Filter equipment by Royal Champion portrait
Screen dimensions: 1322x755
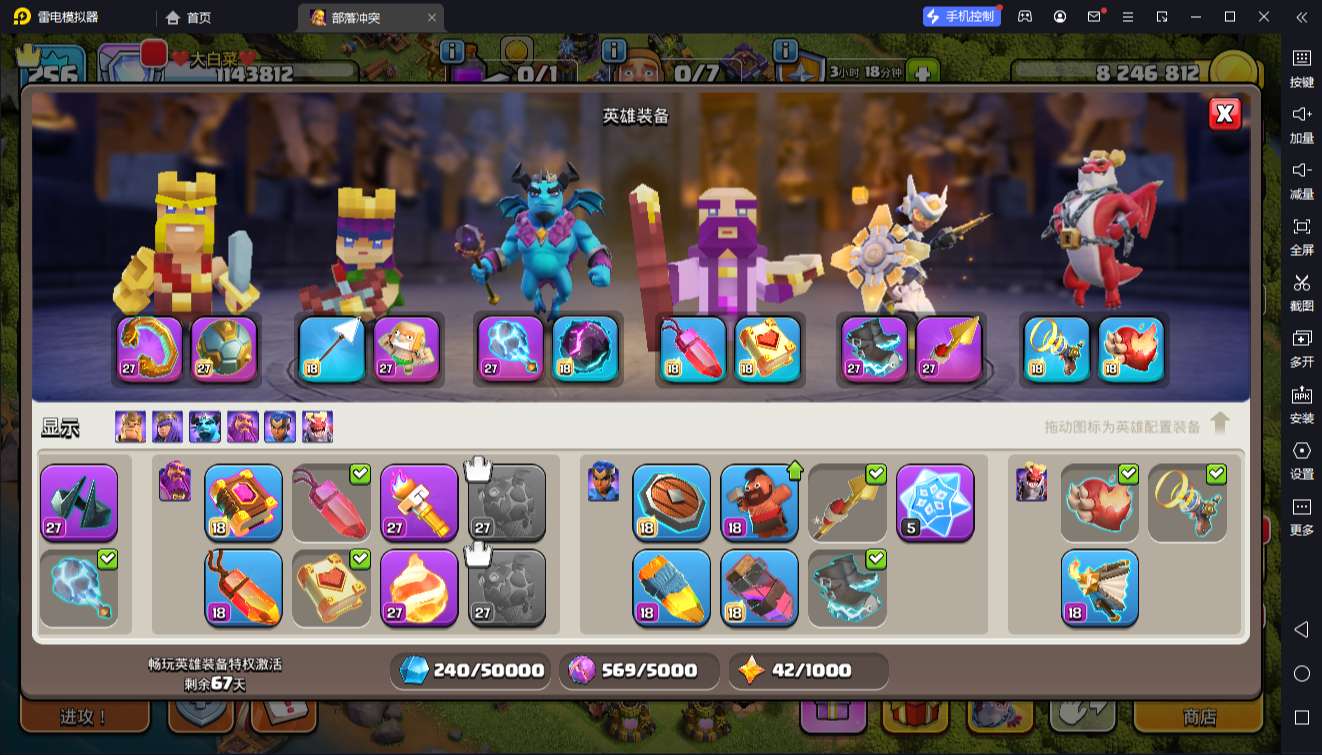[x=280, y=427]
